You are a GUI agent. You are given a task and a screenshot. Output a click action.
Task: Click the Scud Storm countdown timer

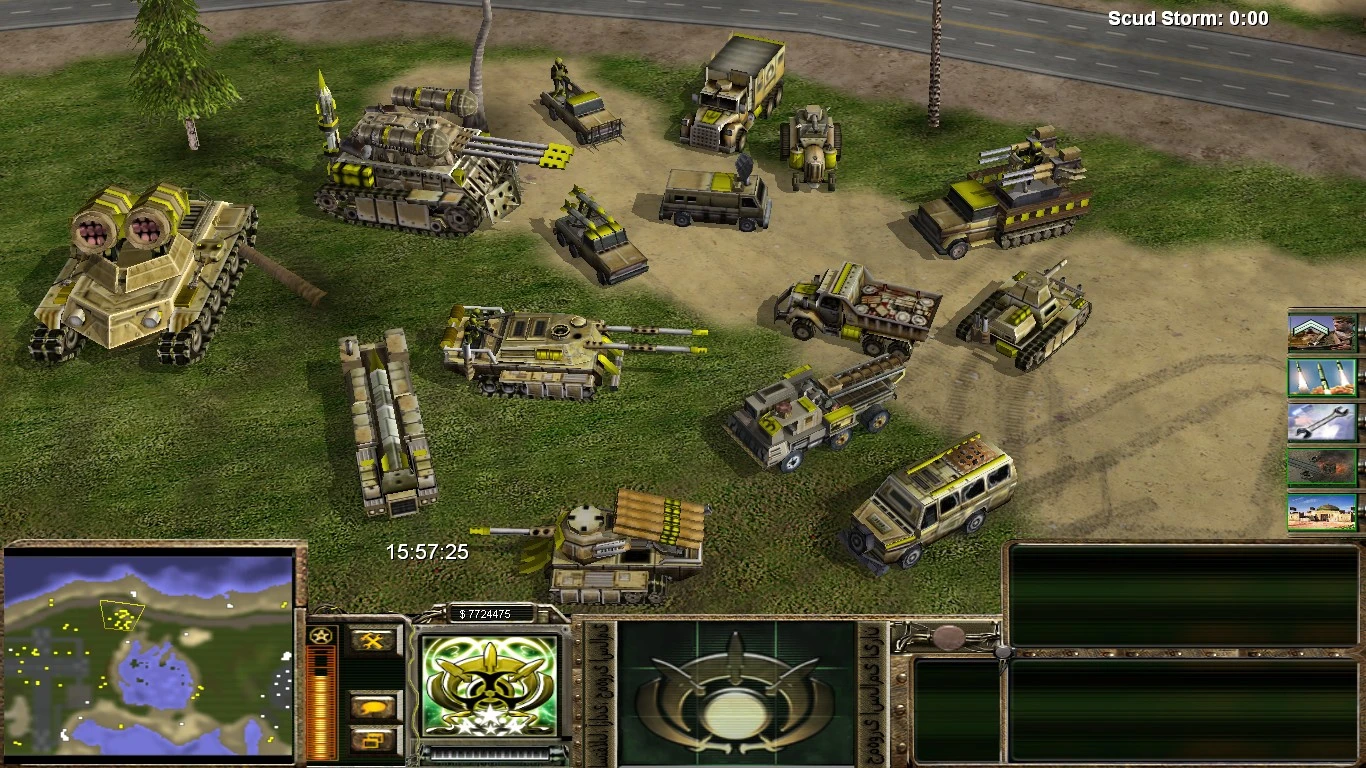click(1186, 17)
